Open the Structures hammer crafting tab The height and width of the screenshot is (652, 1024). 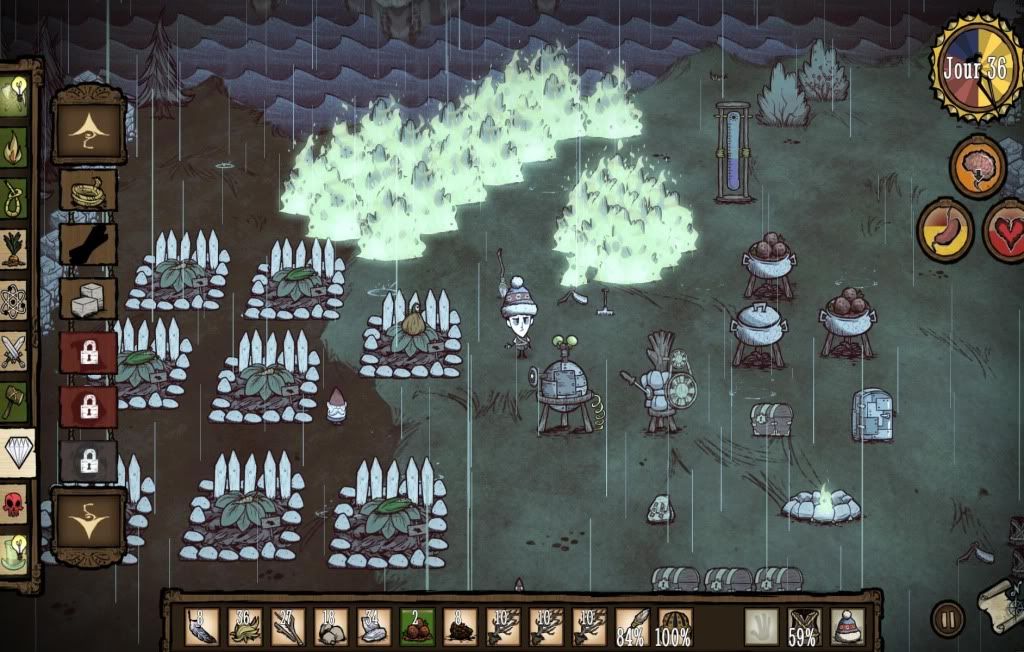(14, 402)
